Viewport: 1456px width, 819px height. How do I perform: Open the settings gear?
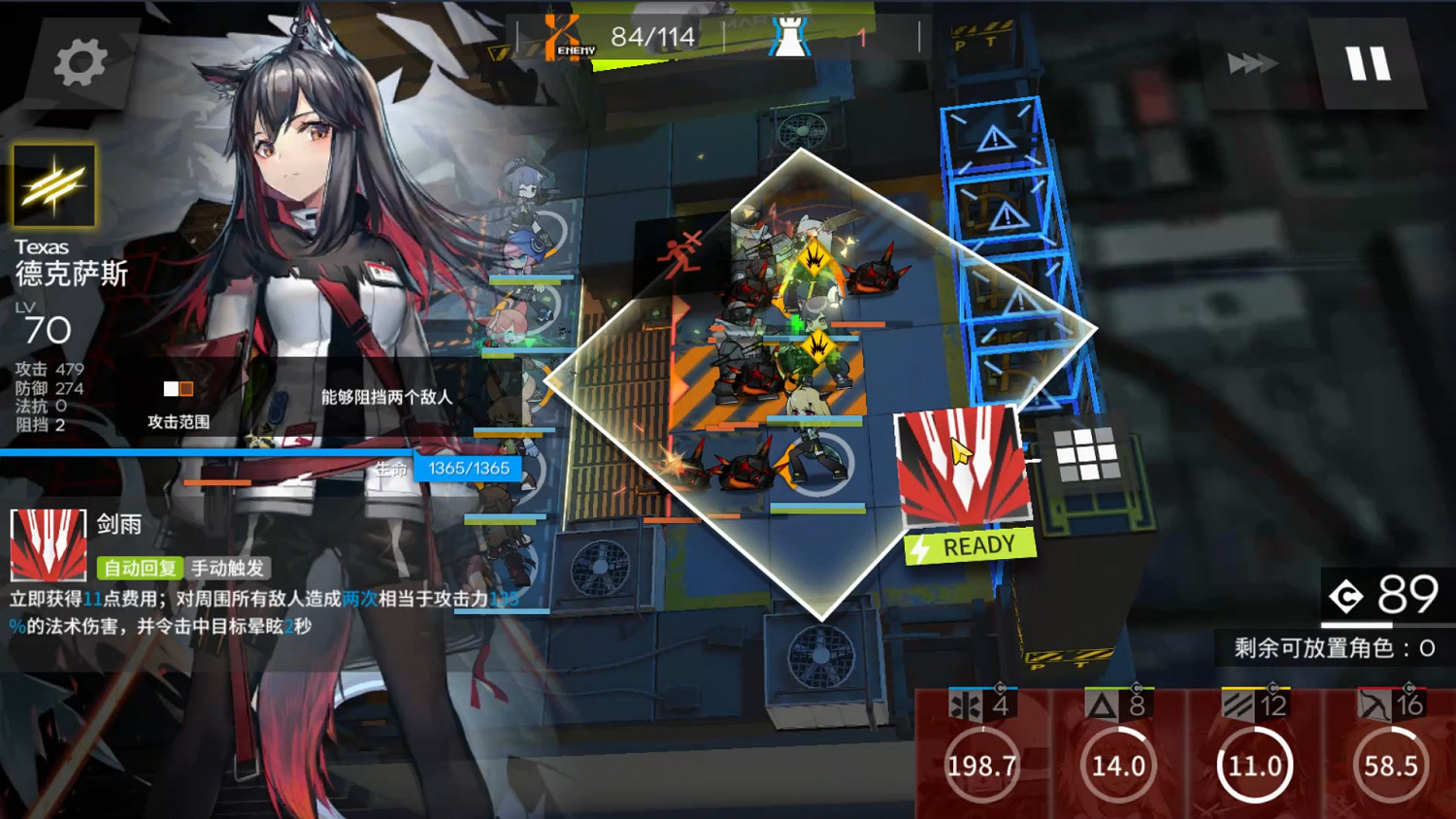pyautogui.click(x=80, y=60)
